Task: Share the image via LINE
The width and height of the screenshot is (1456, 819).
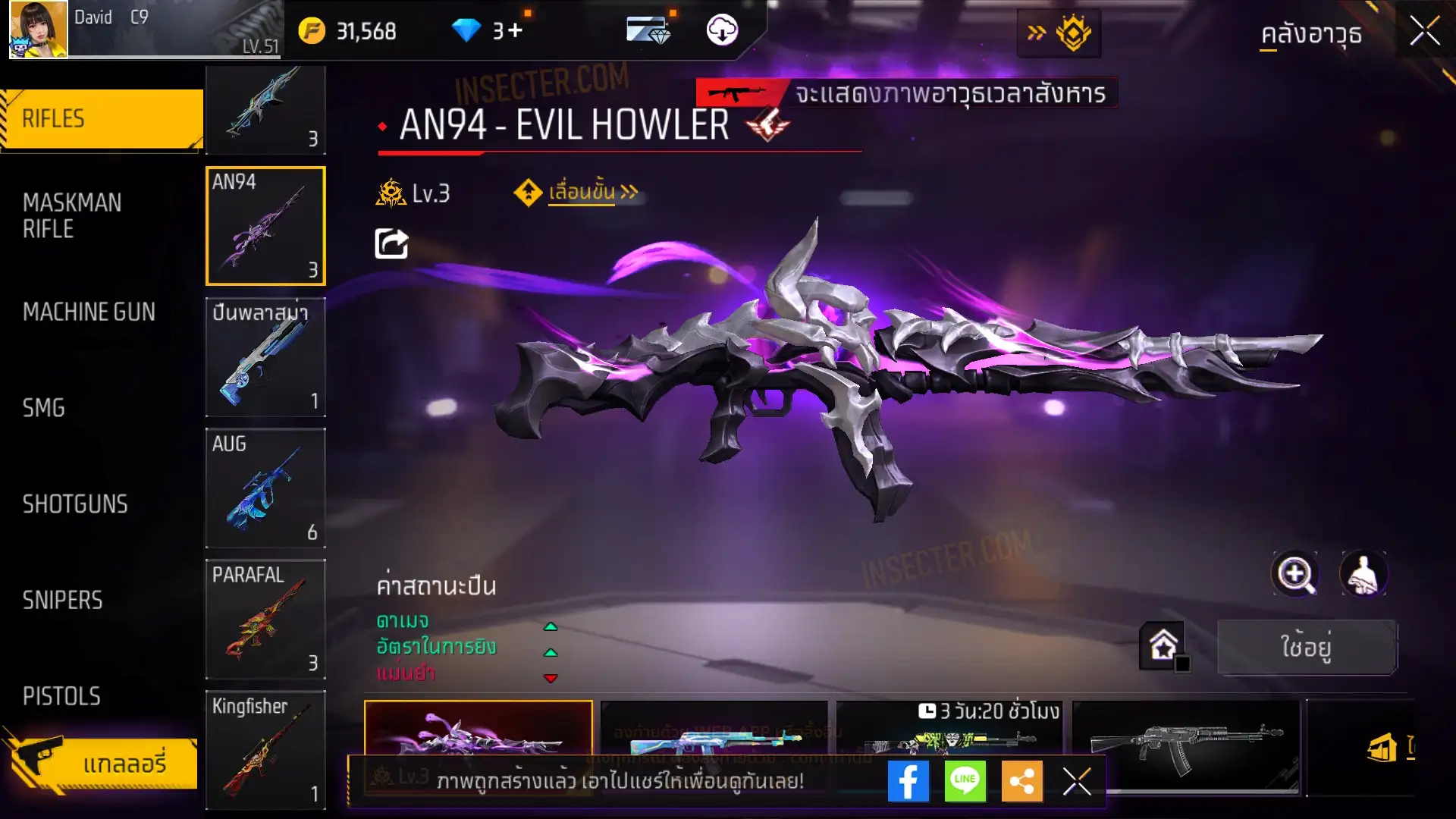Action: click(x=965, y=781)
